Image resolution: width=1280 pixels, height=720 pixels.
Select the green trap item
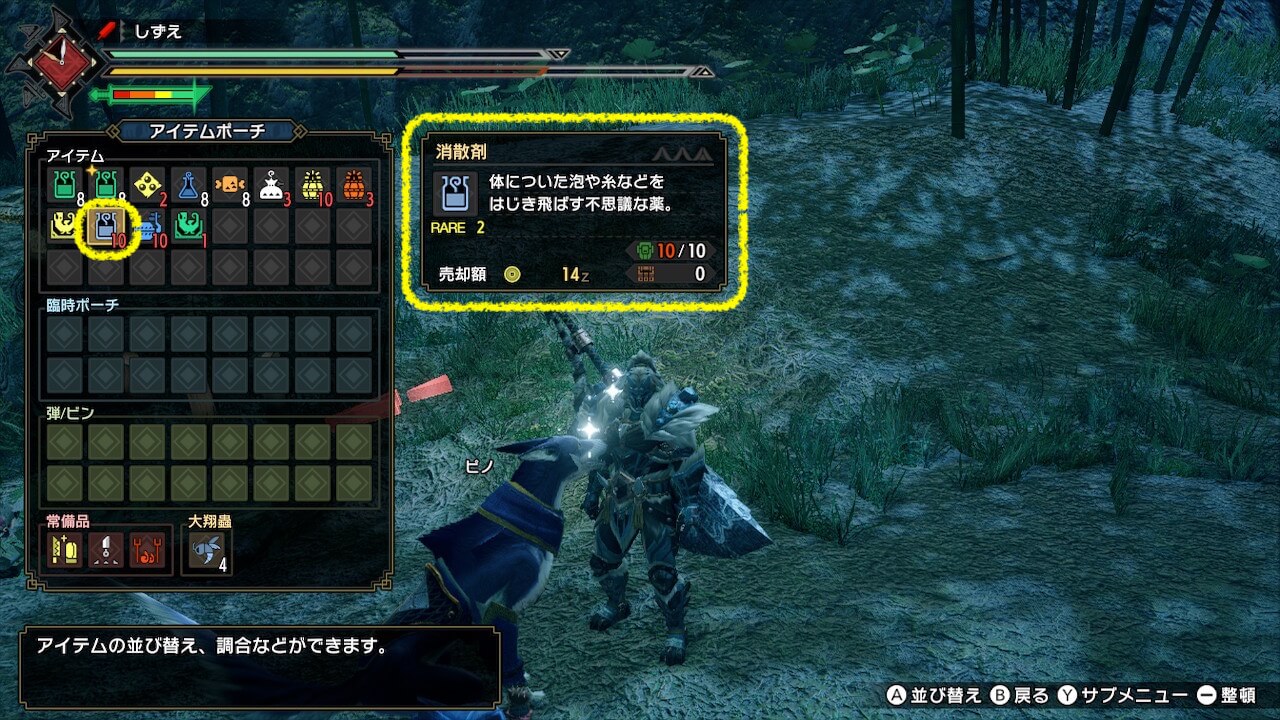tap(188, 227)
